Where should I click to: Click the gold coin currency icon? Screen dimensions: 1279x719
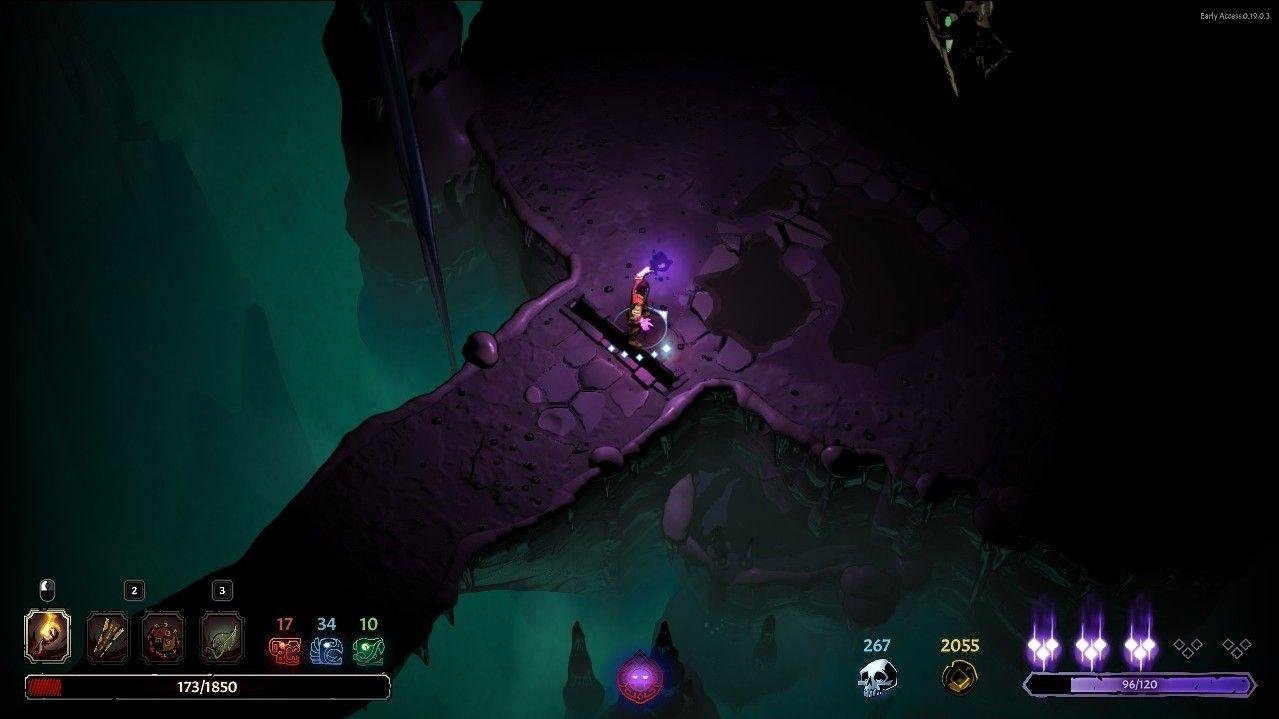(959, 677)
